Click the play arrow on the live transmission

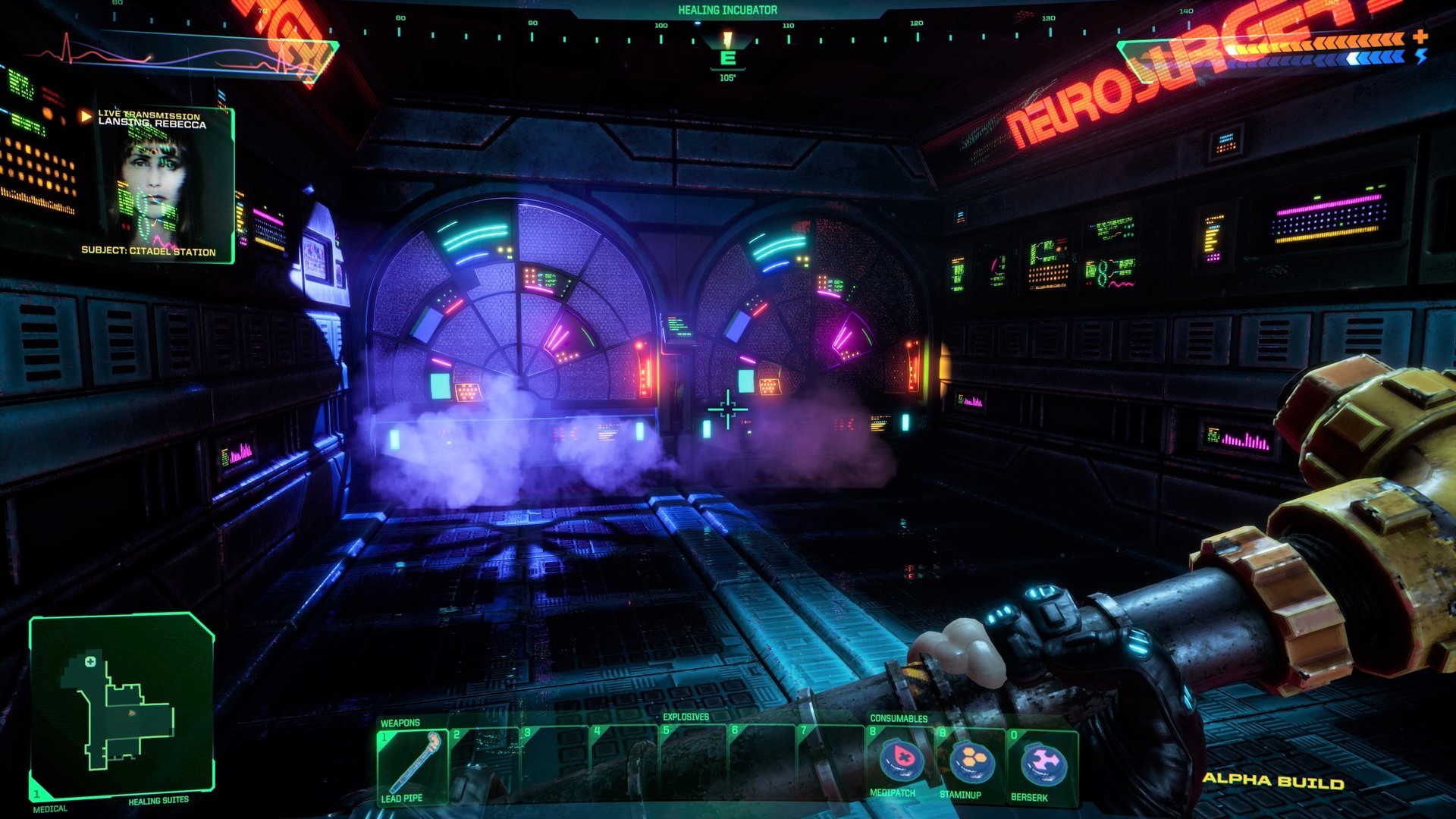[83, 117]
